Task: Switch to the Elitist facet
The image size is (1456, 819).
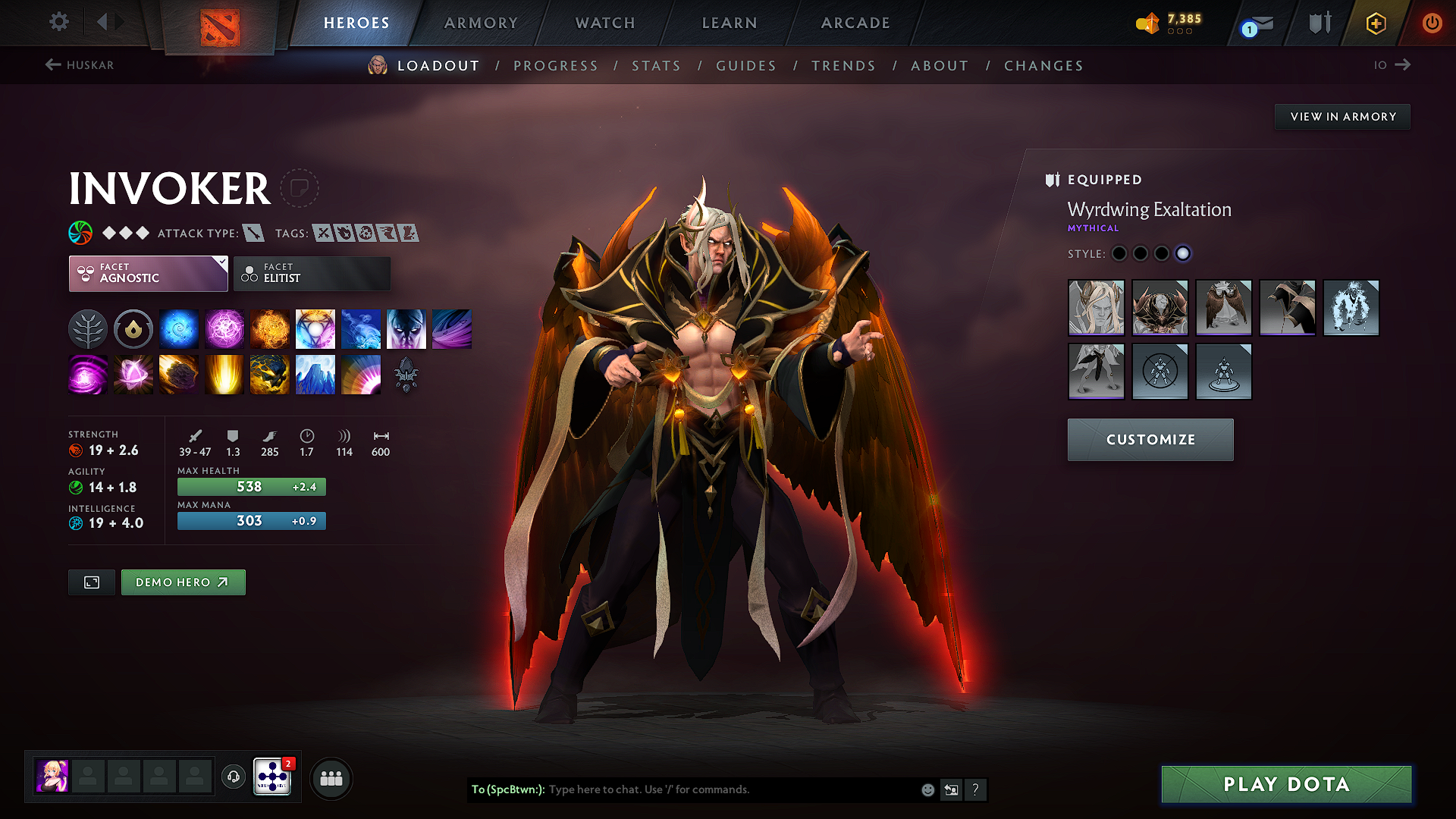Action: coord(312,274)
